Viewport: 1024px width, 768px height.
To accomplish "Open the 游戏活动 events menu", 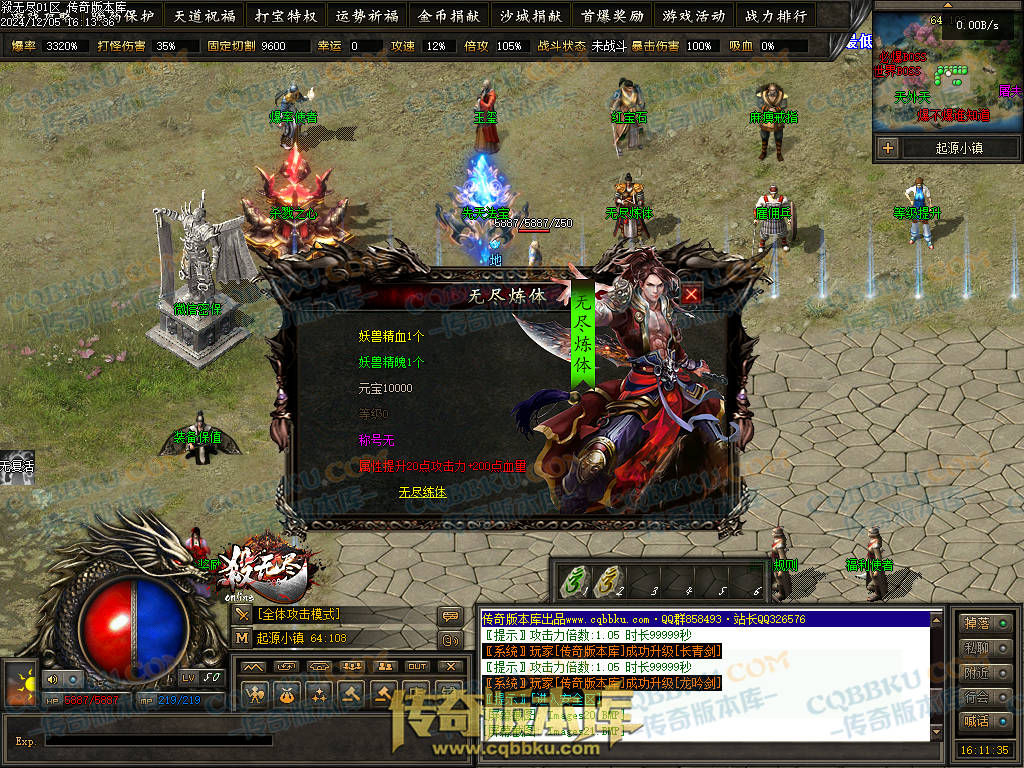I will pos(693,15).
